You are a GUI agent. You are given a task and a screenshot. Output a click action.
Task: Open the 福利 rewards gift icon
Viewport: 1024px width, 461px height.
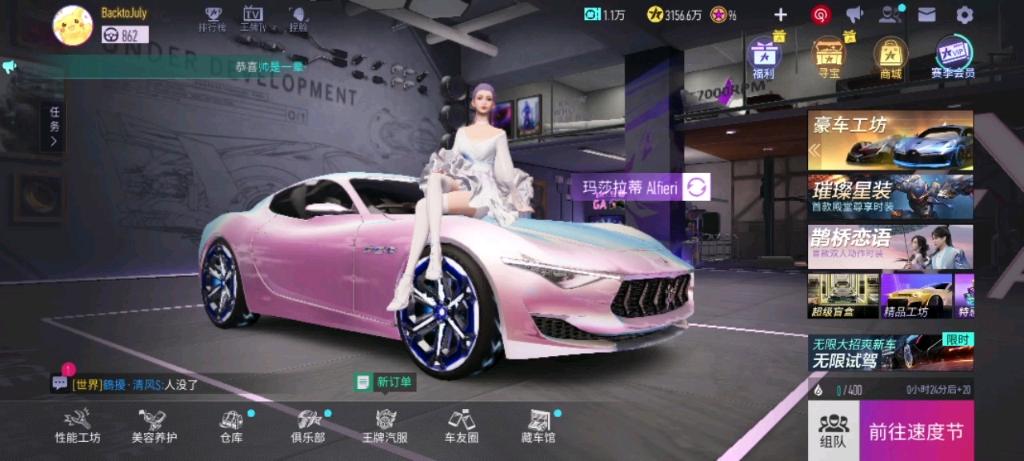click(764, 56)
